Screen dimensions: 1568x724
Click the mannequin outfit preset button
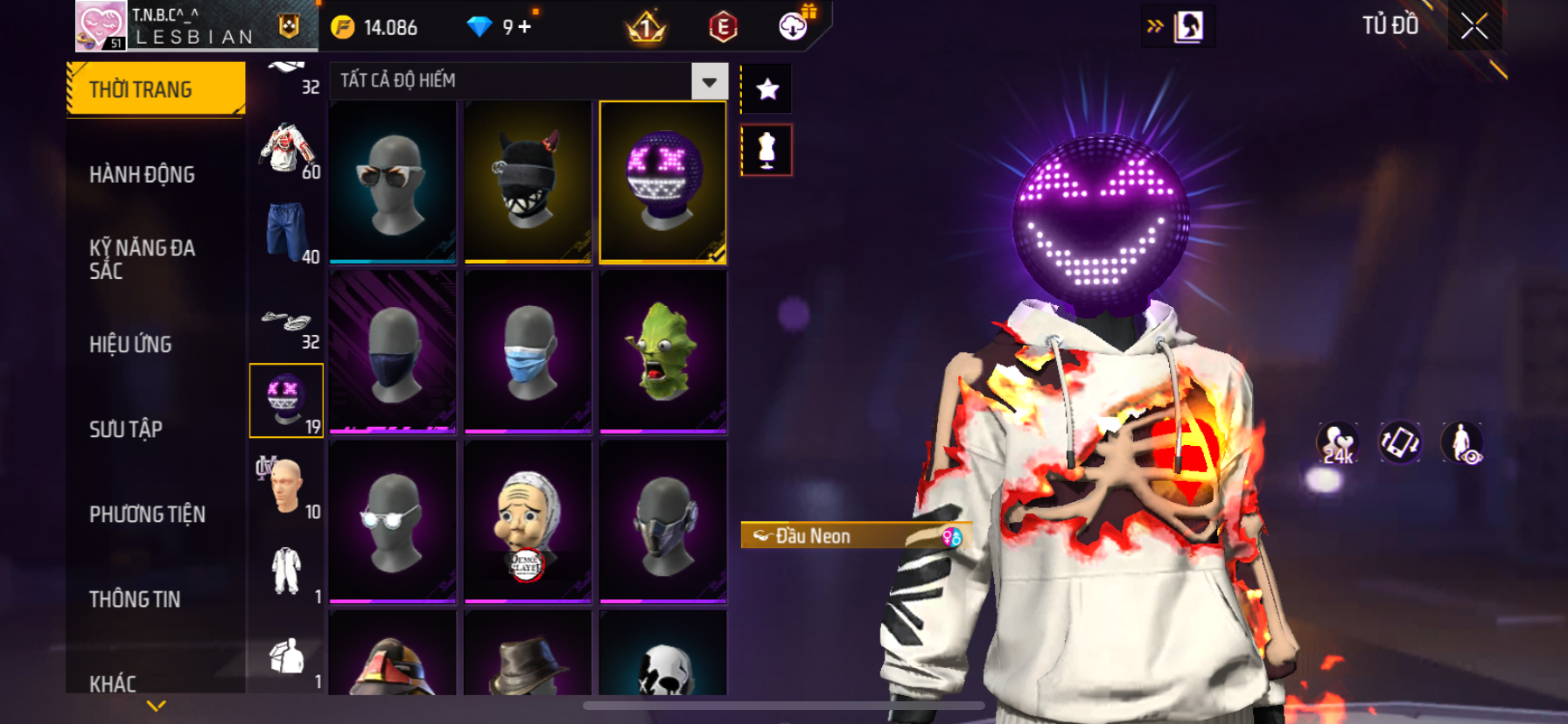coord(767,150)
